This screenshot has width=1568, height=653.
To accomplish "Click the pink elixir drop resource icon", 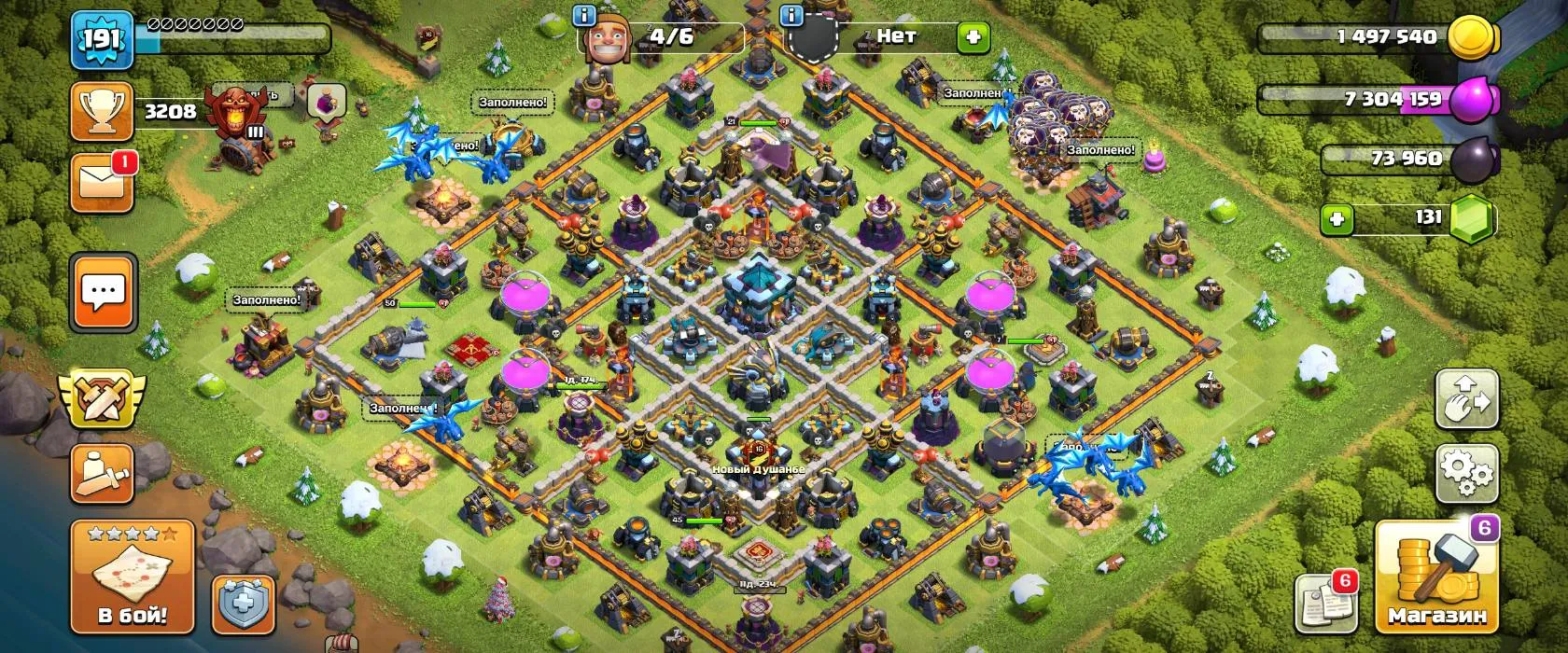I will coord(1473,99).
